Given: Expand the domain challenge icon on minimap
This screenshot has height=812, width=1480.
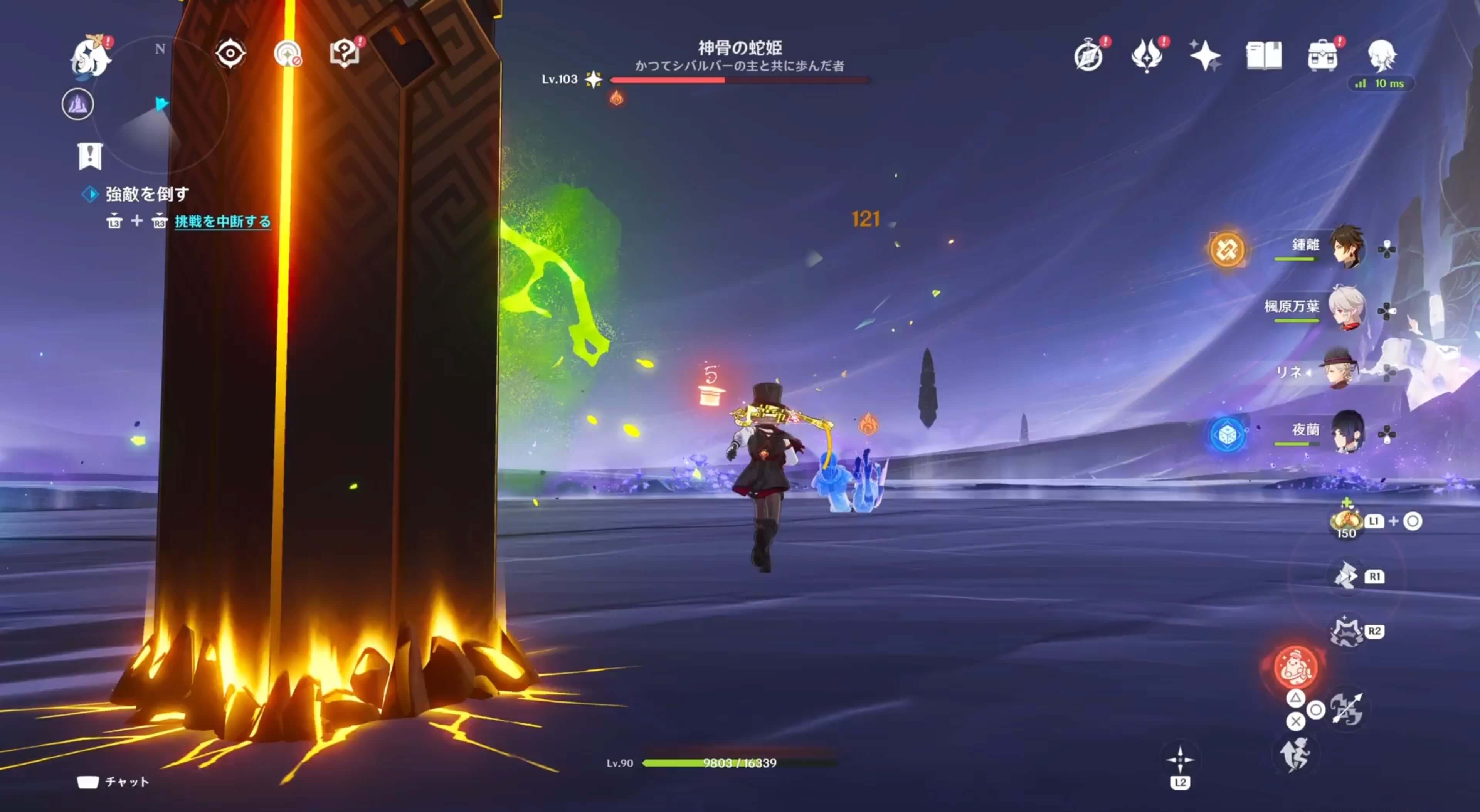Looking at the screenshot, I should tap(79, 104).
